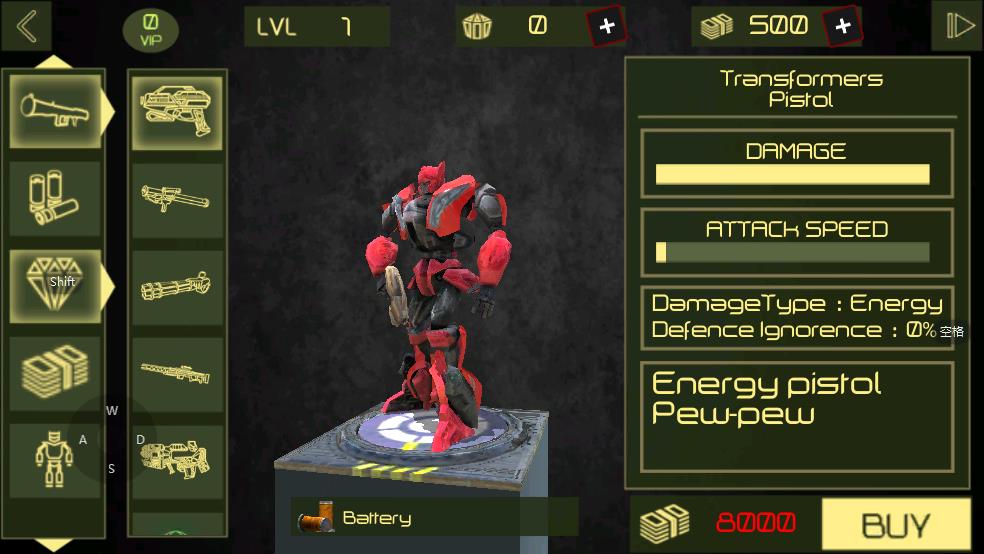Select the energy pistol weapon slot

point(178,111)
